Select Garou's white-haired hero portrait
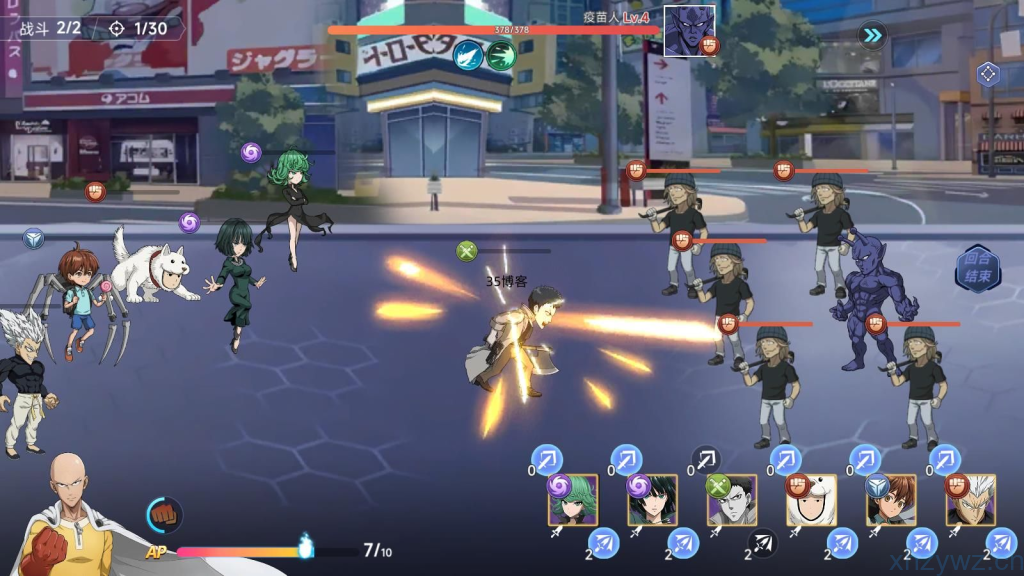Screen dimensions: 1024x576 [x=971, y=501]
